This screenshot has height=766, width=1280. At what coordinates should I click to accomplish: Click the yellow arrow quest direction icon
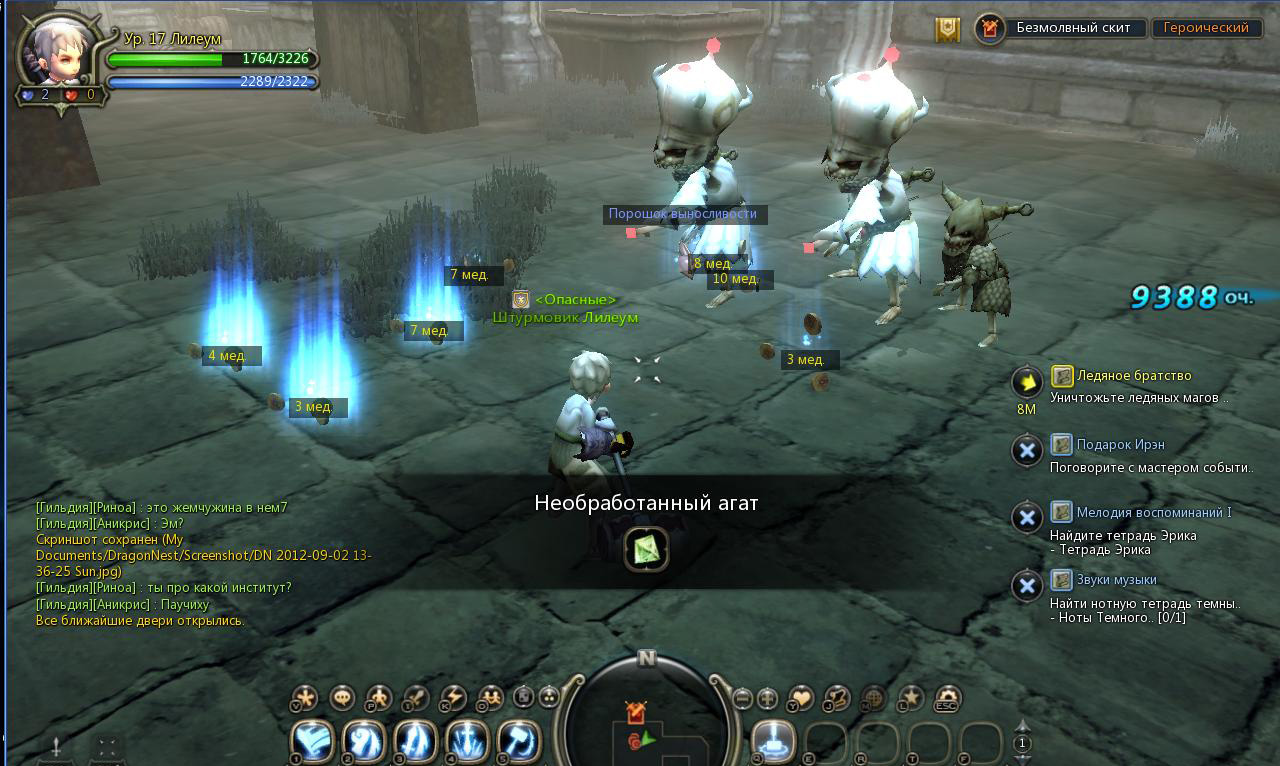click(x=1027, y=381)
